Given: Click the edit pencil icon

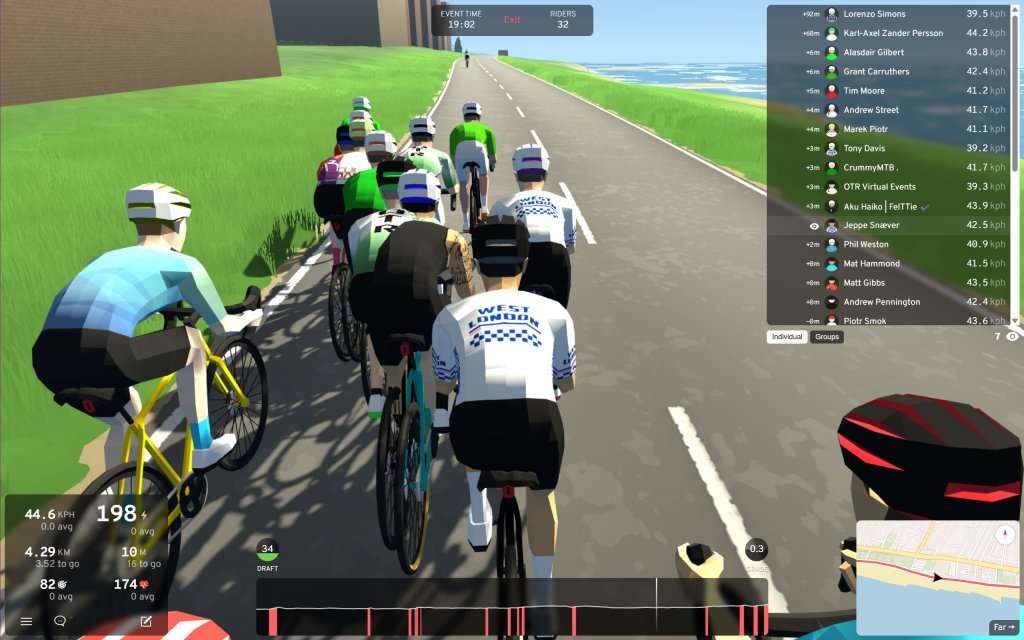Looking at the screenshot, I should 146,621.
